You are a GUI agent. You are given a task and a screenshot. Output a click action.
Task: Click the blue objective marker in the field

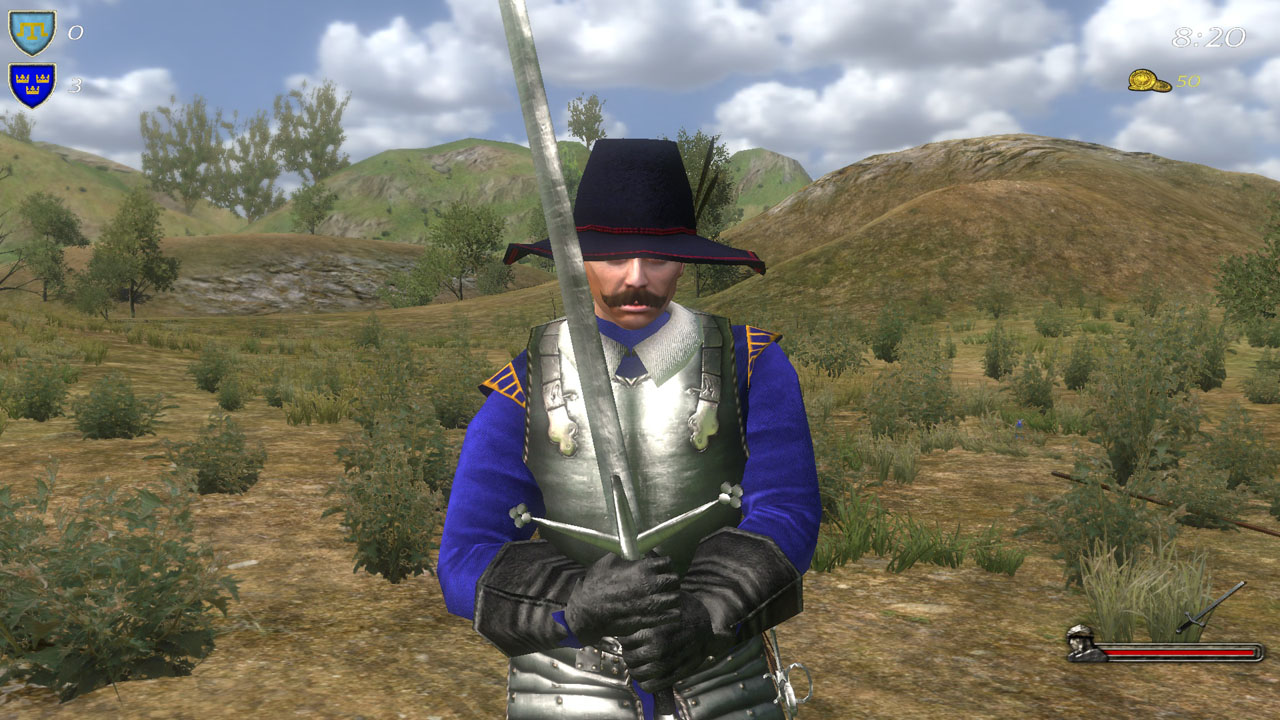1018,424
